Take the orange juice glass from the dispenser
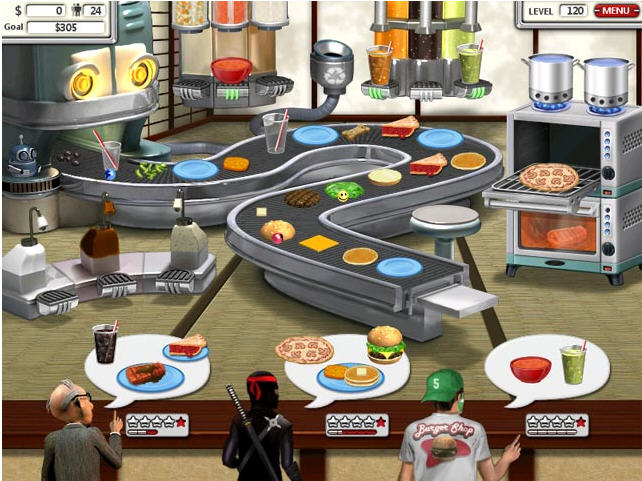This screenshot has width=642, height=481. coord(380,65)
